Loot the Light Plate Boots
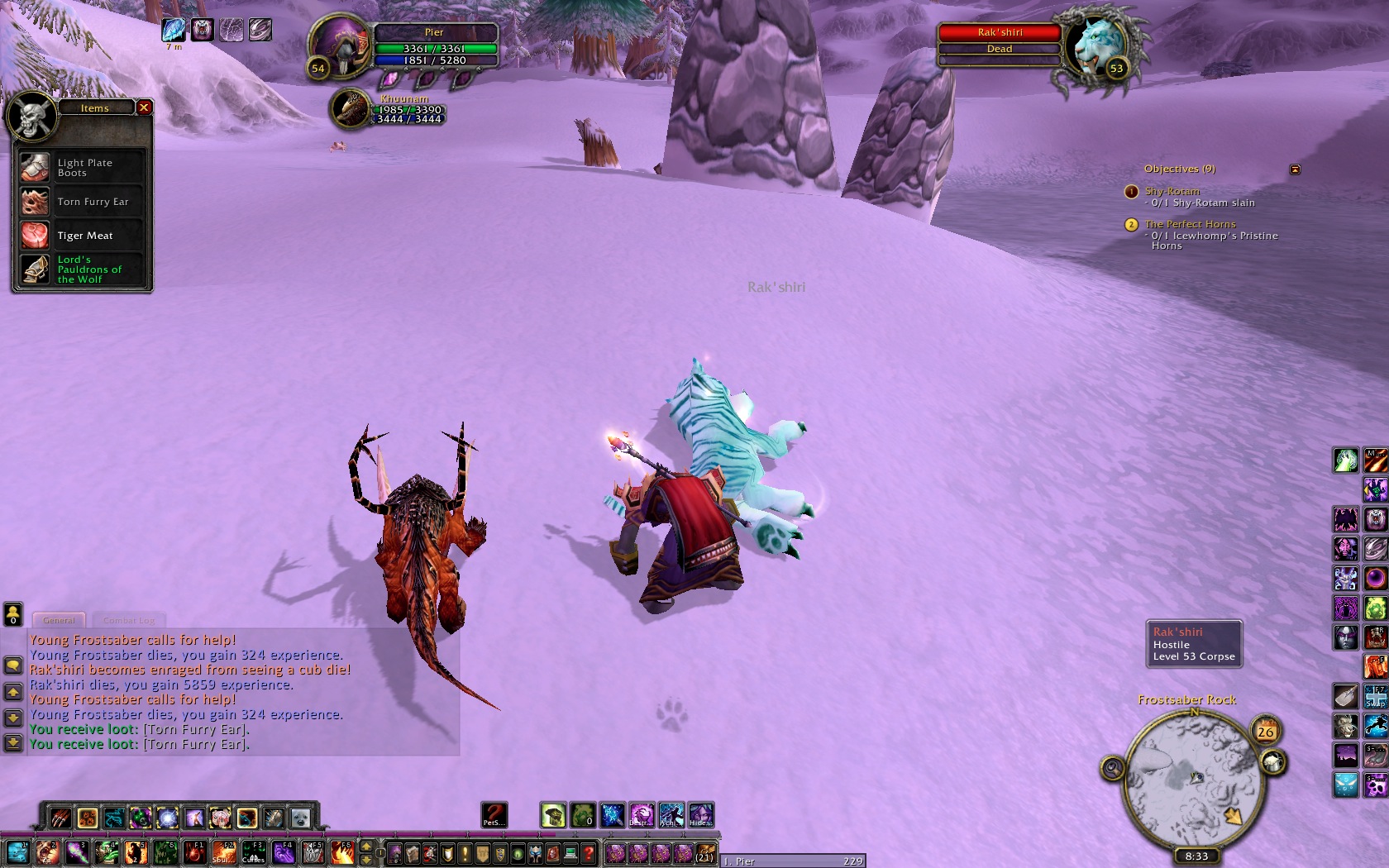Image resolution: width=1389 pixels, height=868 pixels. 81,168
